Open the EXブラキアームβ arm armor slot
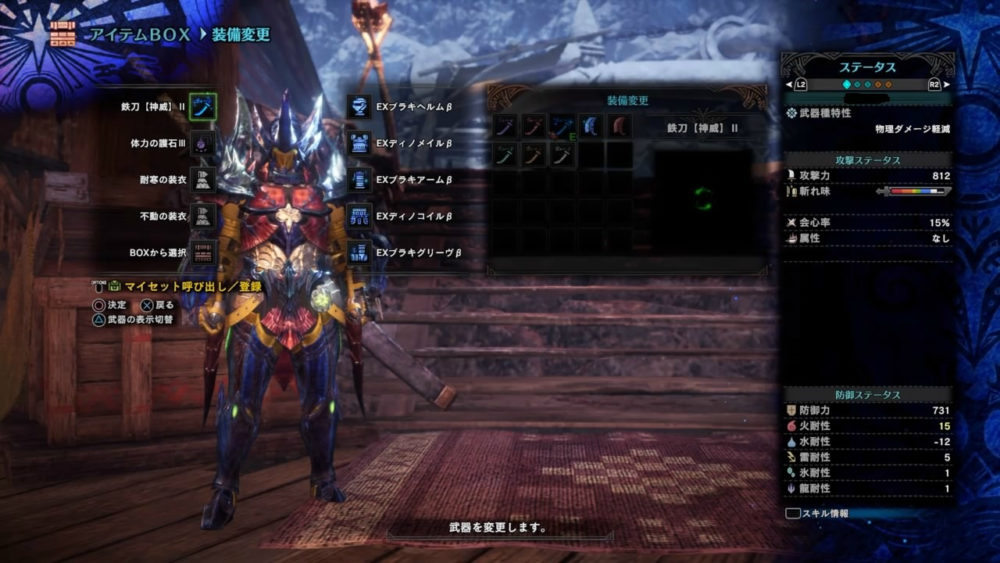This screenshot has width=1000, height=563. 360,180
